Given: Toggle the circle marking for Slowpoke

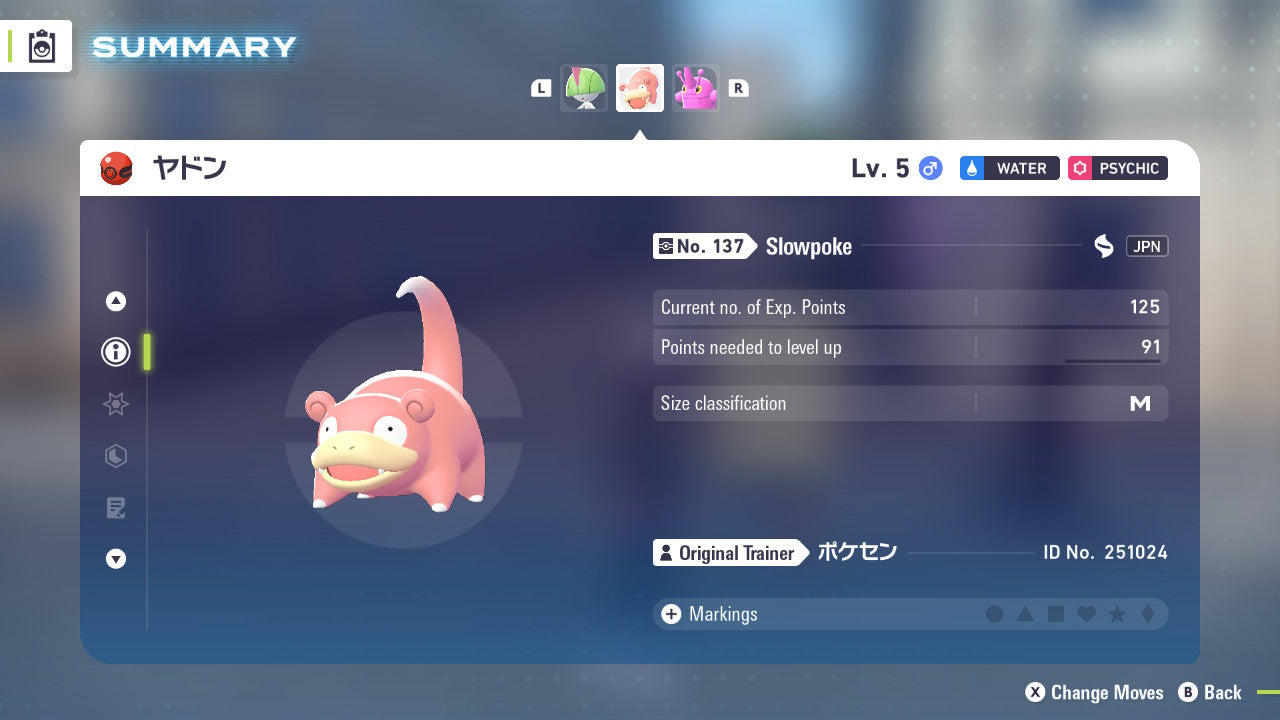Looking at the screenshot, I should click(995, 614).
